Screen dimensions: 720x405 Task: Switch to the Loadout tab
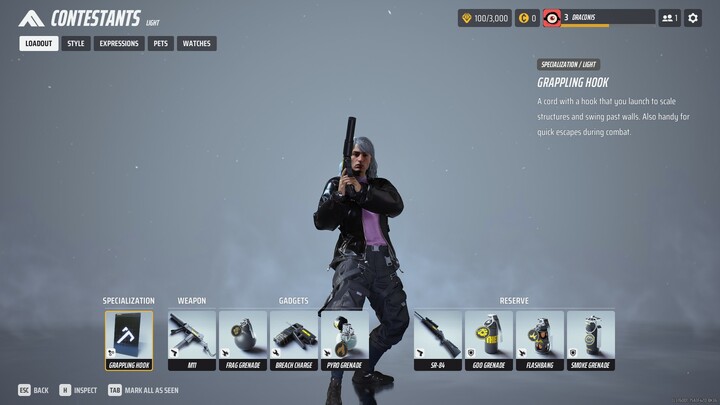[x=39, y=44]
